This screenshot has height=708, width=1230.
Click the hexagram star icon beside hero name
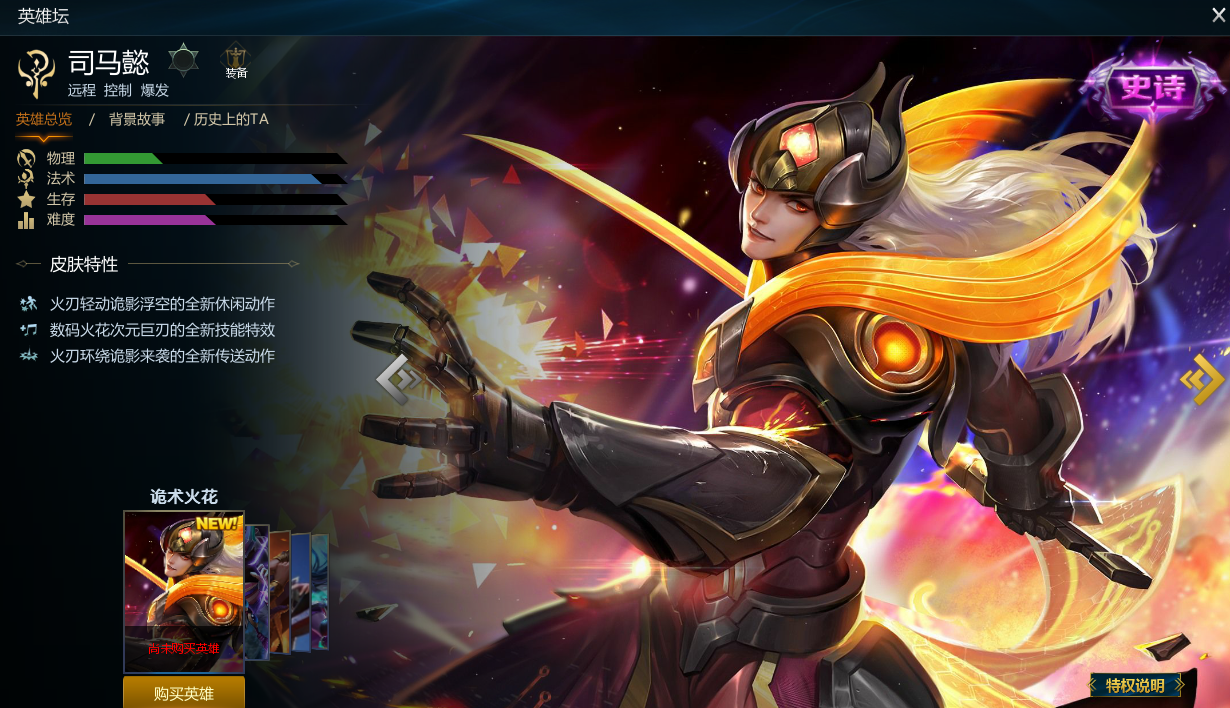[183, 61]
